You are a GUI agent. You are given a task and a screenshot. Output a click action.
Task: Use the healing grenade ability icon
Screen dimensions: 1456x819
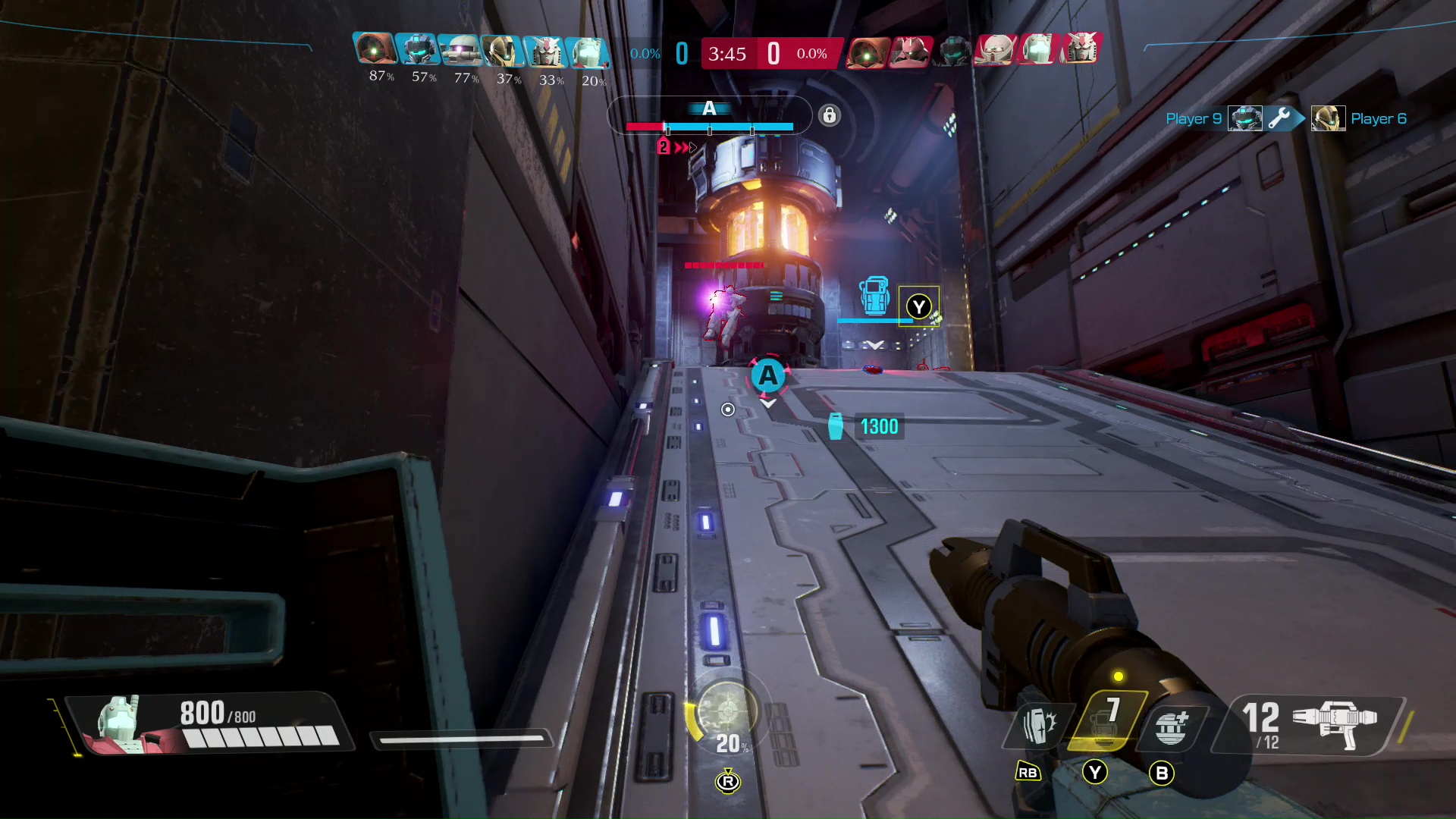(x=1171, y=726)
